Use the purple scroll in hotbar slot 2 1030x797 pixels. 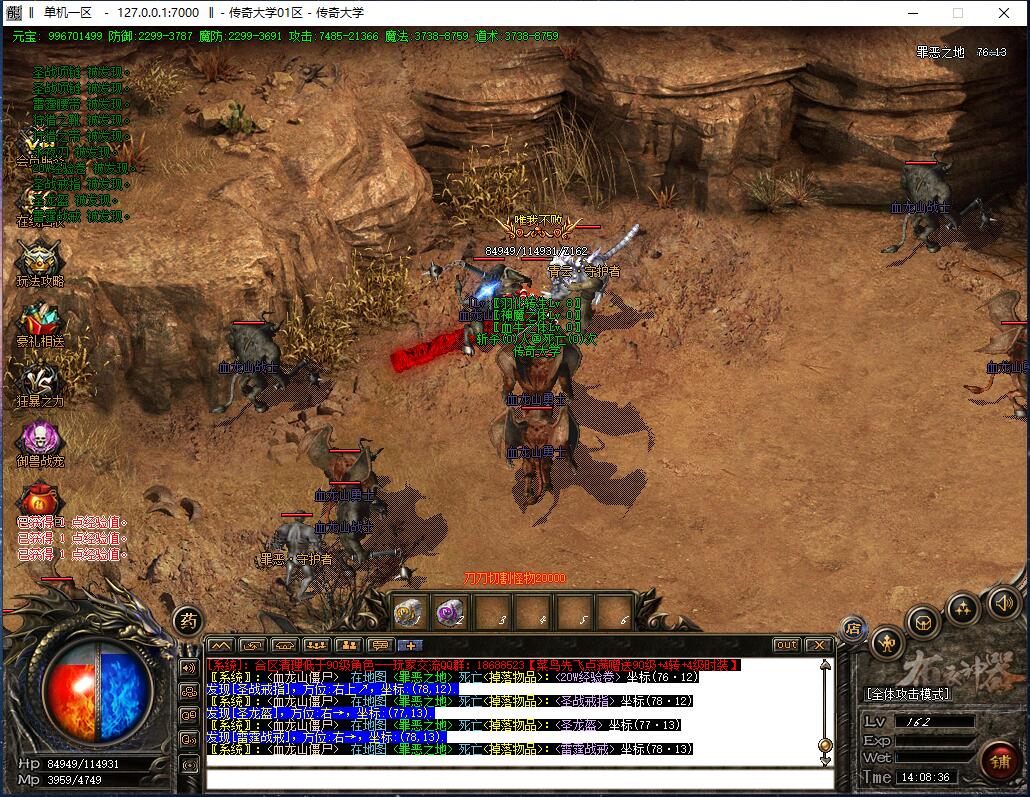pyautogui.click(x=449, y=612)
